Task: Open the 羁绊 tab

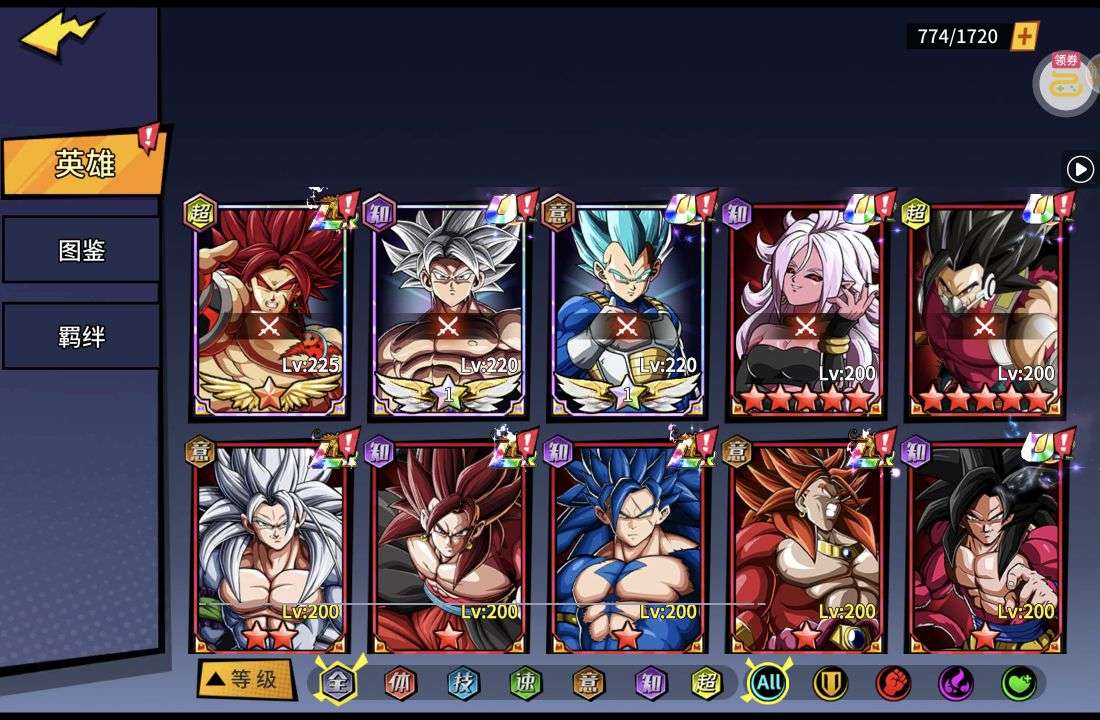Action: [x=80, y=336]
